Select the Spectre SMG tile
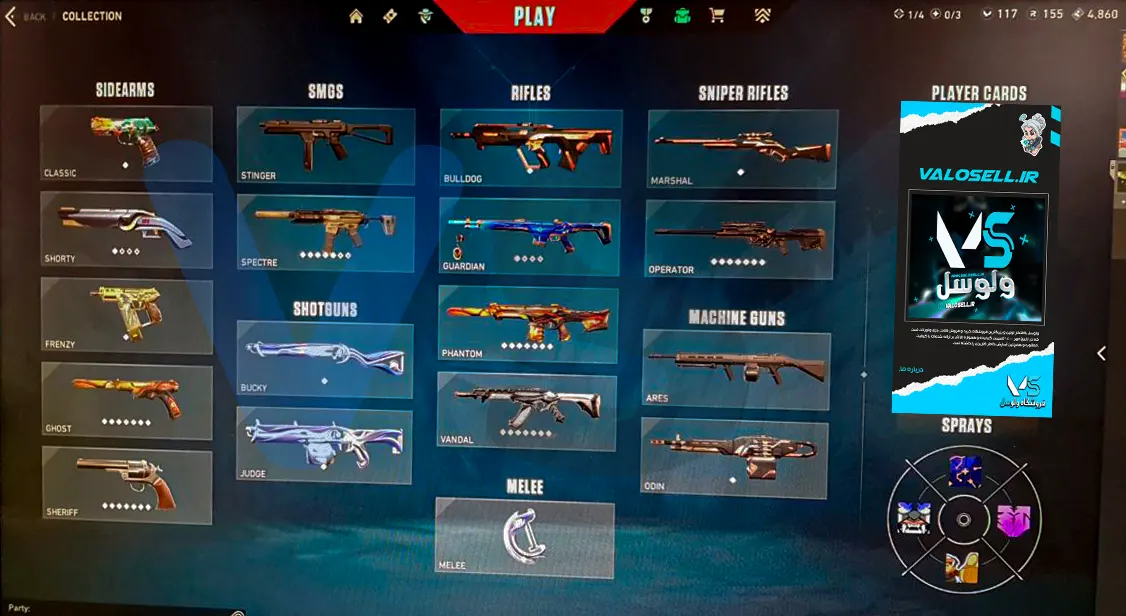Screen dimensions: 1126x616 click(326, 233)
